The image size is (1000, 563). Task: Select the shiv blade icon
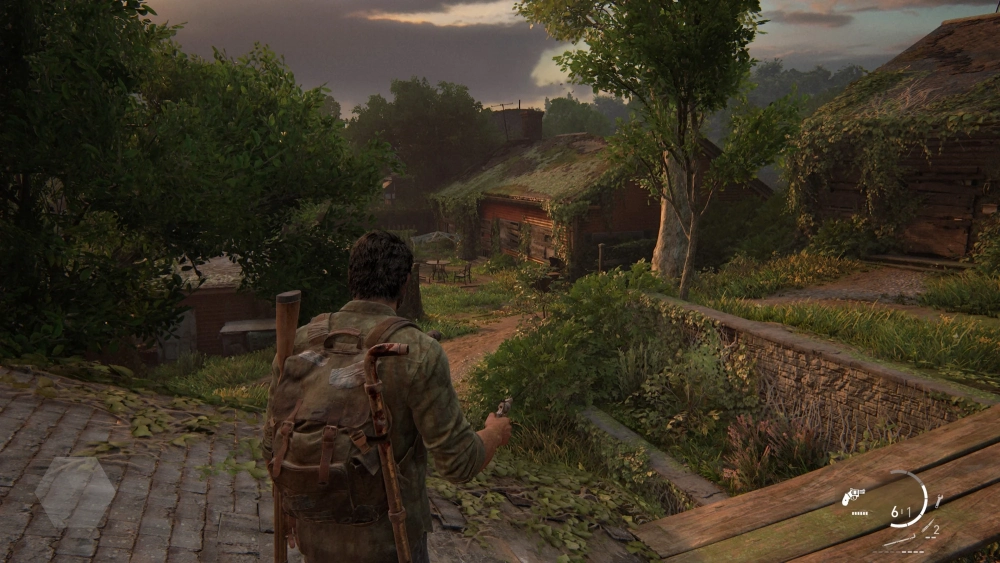click(927, 527)
